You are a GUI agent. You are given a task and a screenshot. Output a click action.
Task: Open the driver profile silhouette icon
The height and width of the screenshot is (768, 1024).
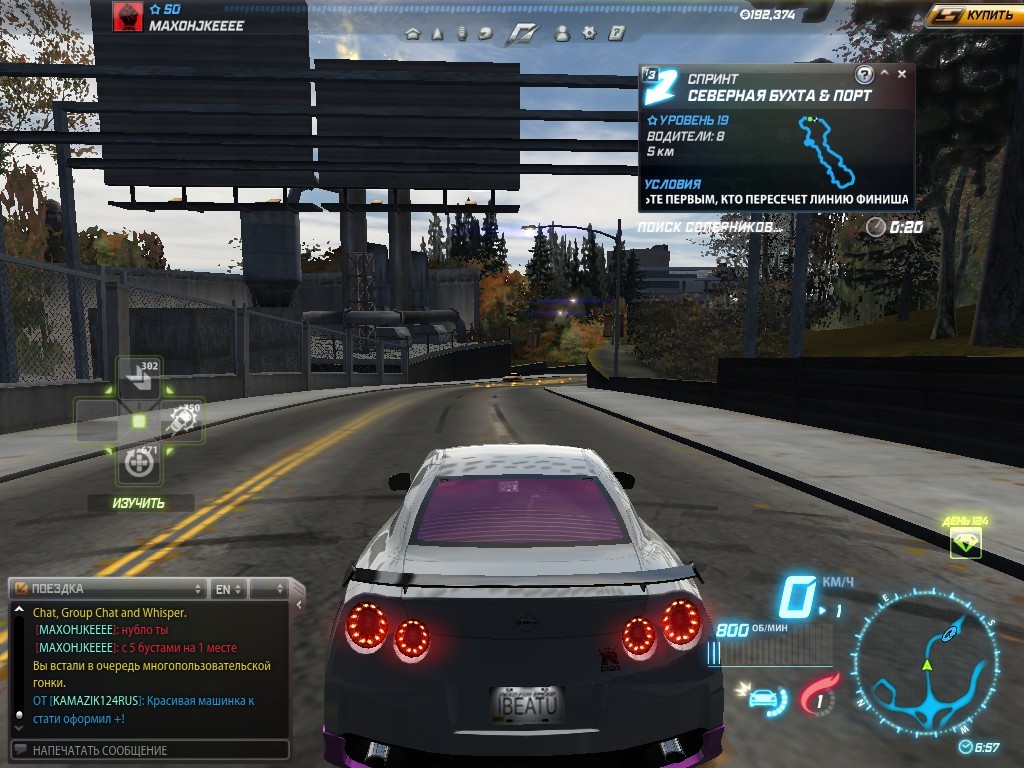coord(562,33)
